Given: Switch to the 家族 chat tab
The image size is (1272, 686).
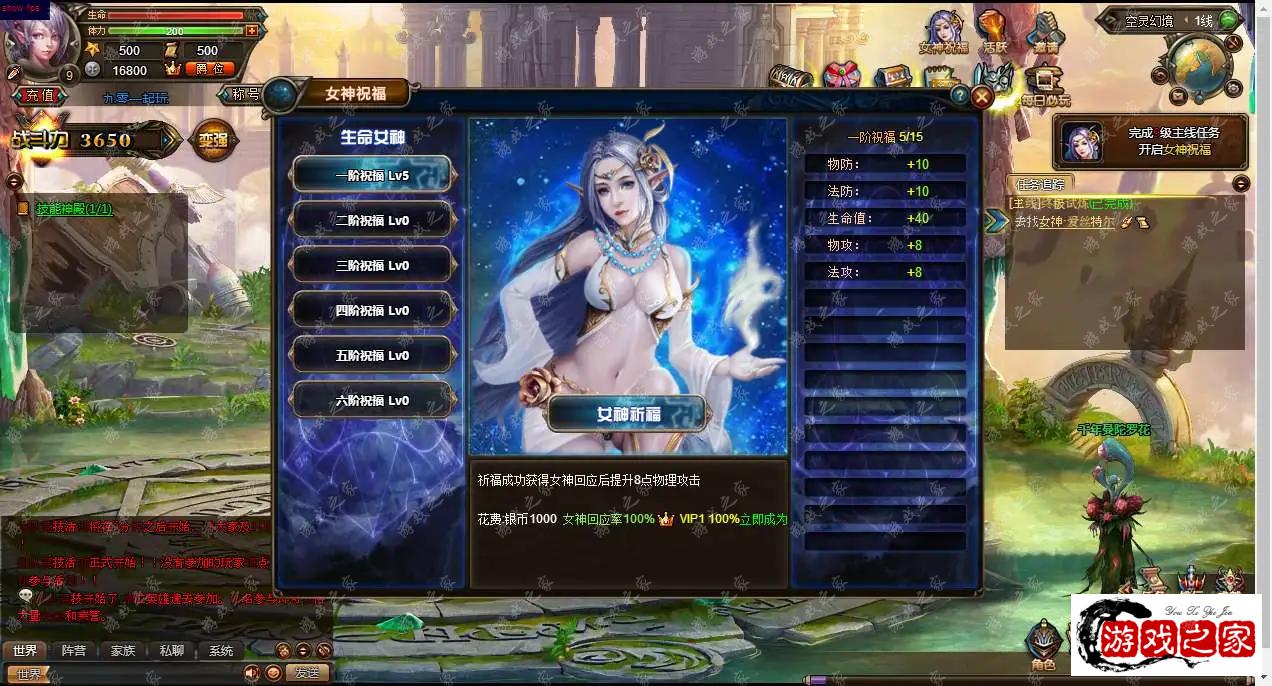Looking at the screenshot, I should click(x=122, y=650).
